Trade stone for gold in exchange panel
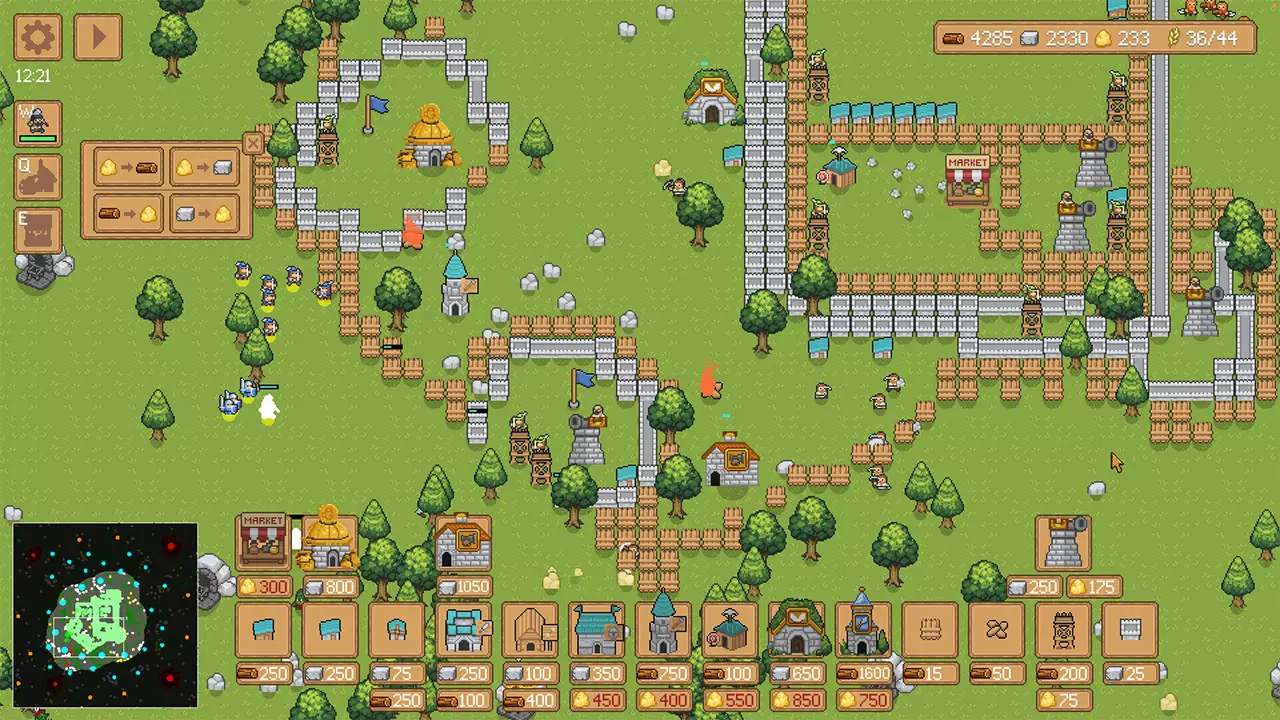1280x720 pixels. tap(205, 213)
